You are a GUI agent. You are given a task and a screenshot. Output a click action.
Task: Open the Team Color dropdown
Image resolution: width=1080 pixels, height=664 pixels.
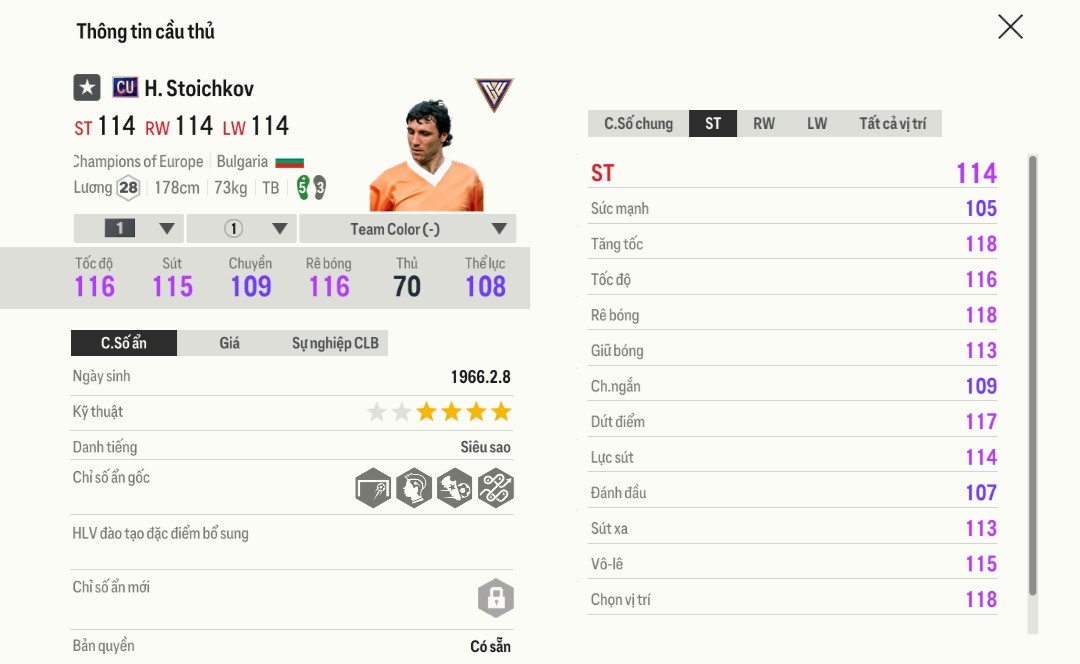coord(407,229)
